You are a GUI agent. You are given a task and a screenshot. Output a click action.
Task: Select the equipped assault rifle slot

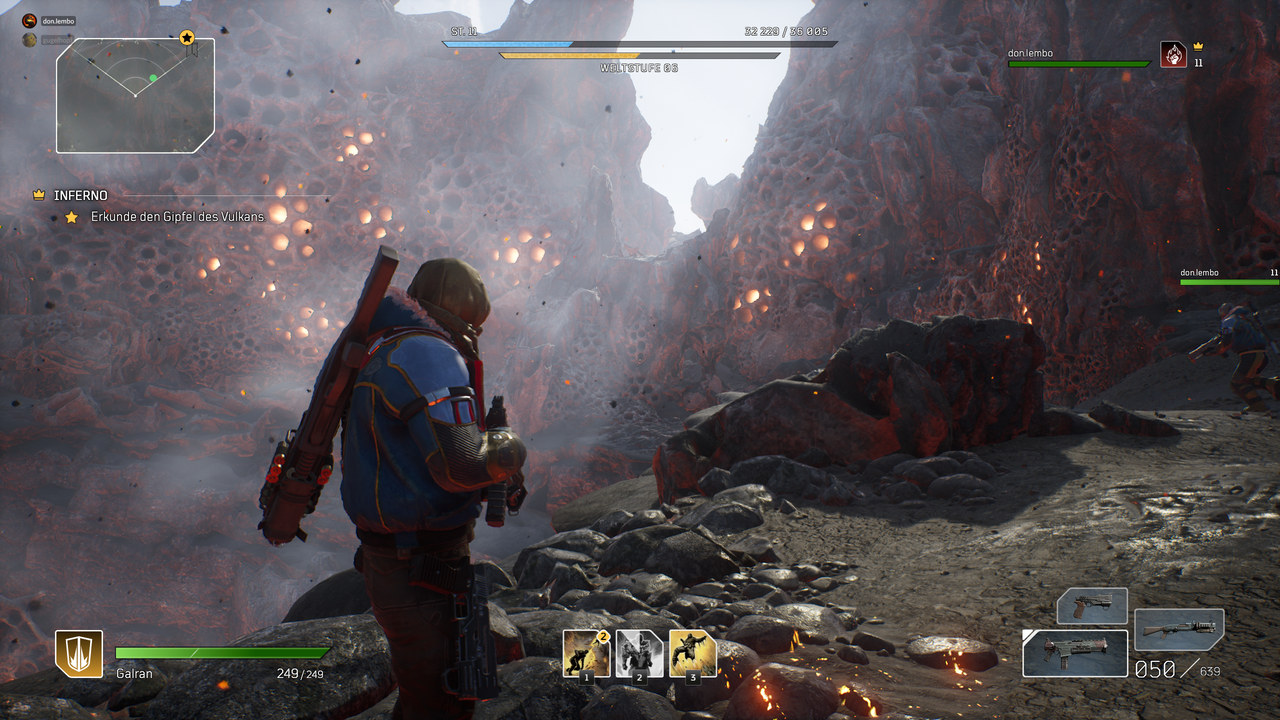1075,653
